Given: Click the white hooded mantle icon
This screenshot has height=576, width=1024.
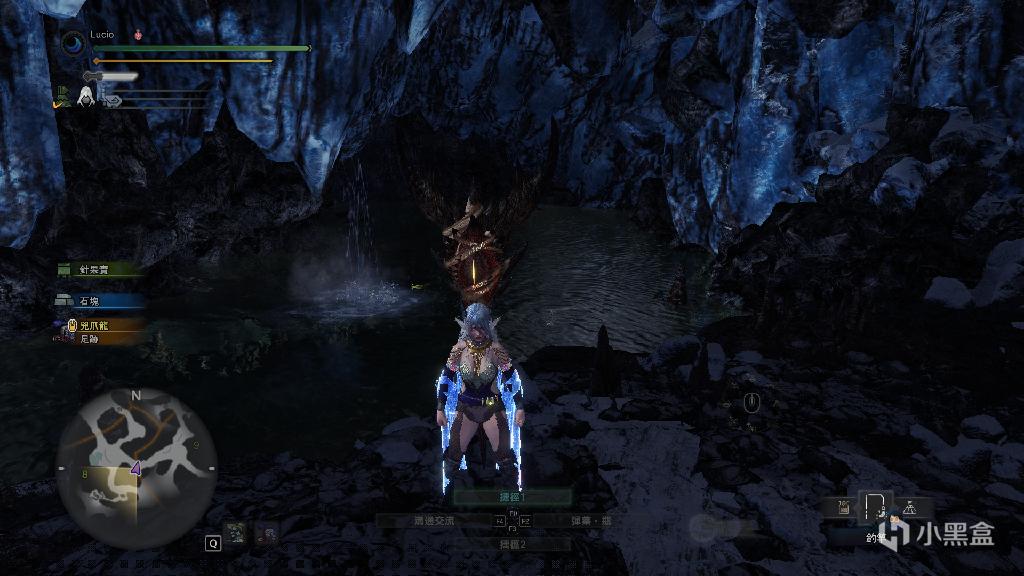Looking at the screenshot, I should [x=89, y=96].
